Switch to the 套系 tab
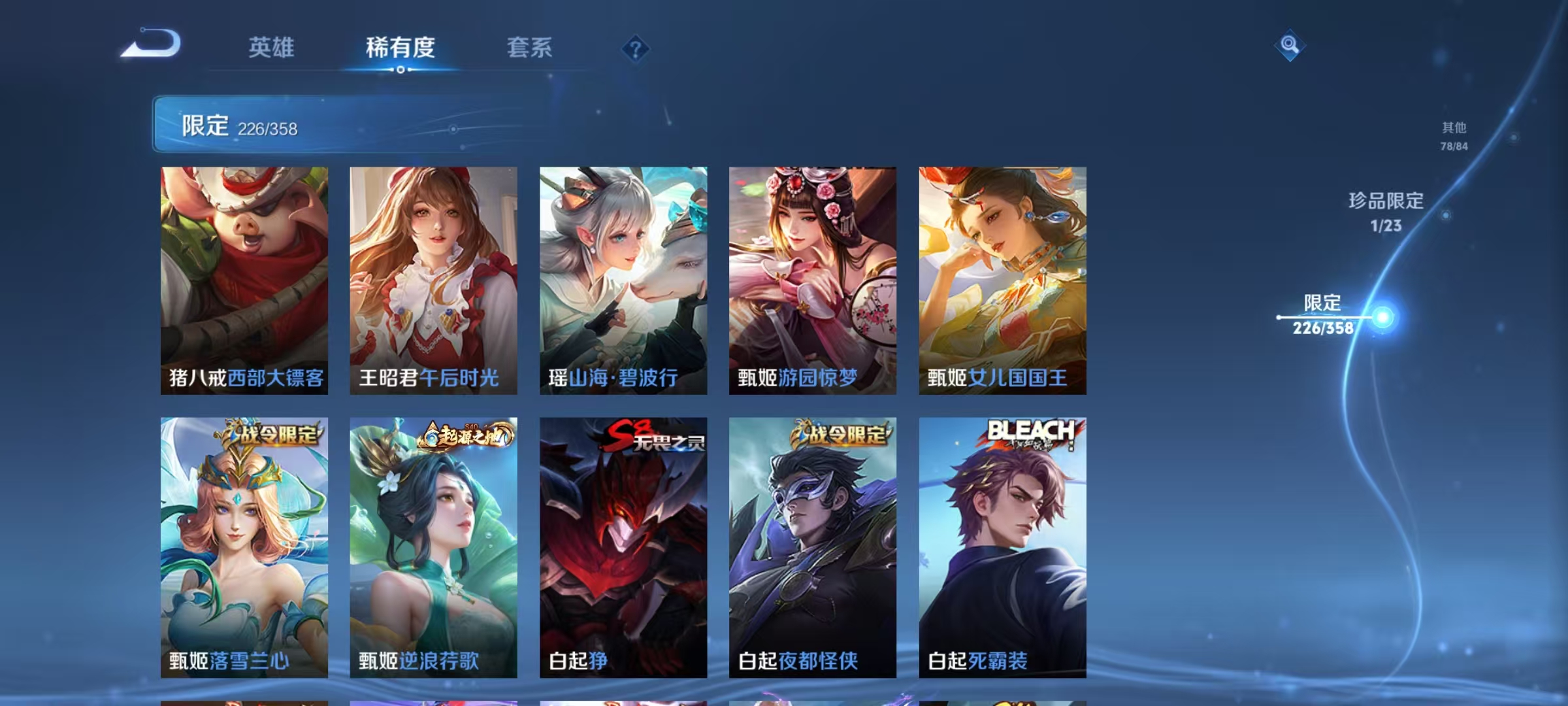Screen dimensions: 1568x706 pyautogui.click(x=530, y=48)
